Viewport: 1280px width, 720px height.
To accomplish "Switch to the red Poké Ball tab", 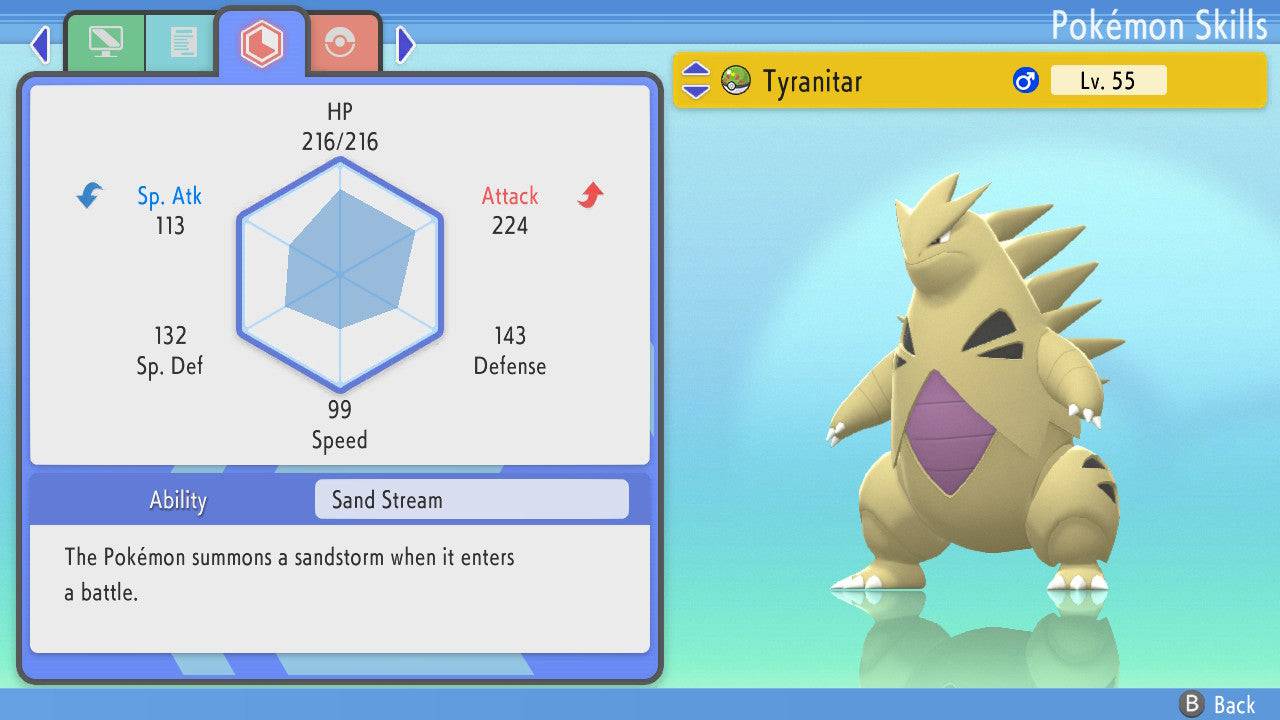I will point(341,43).
